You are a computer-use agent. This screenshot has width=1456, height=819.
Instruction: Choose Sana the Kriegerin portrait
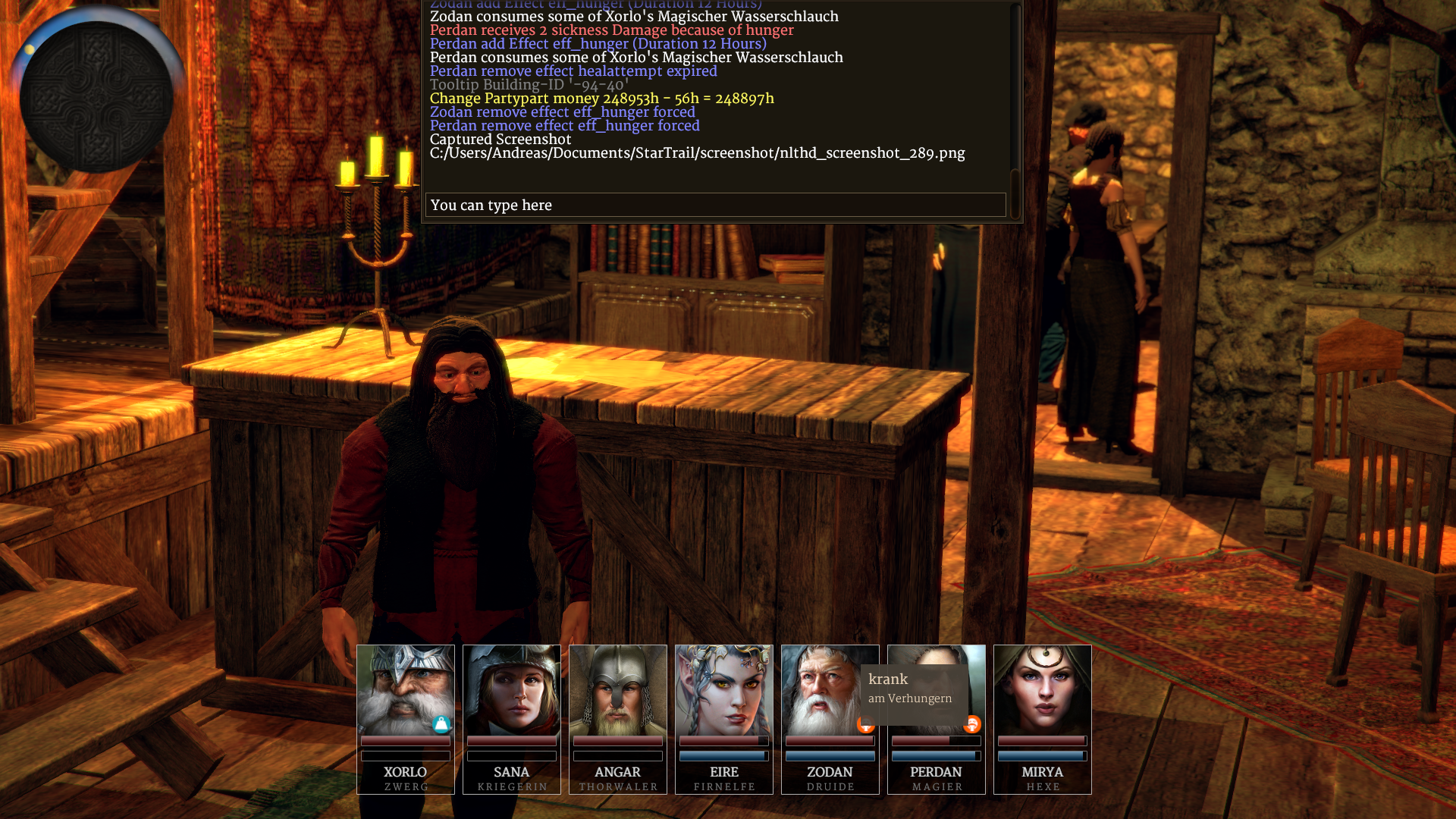pyautogui.click(x=511, y=689)
